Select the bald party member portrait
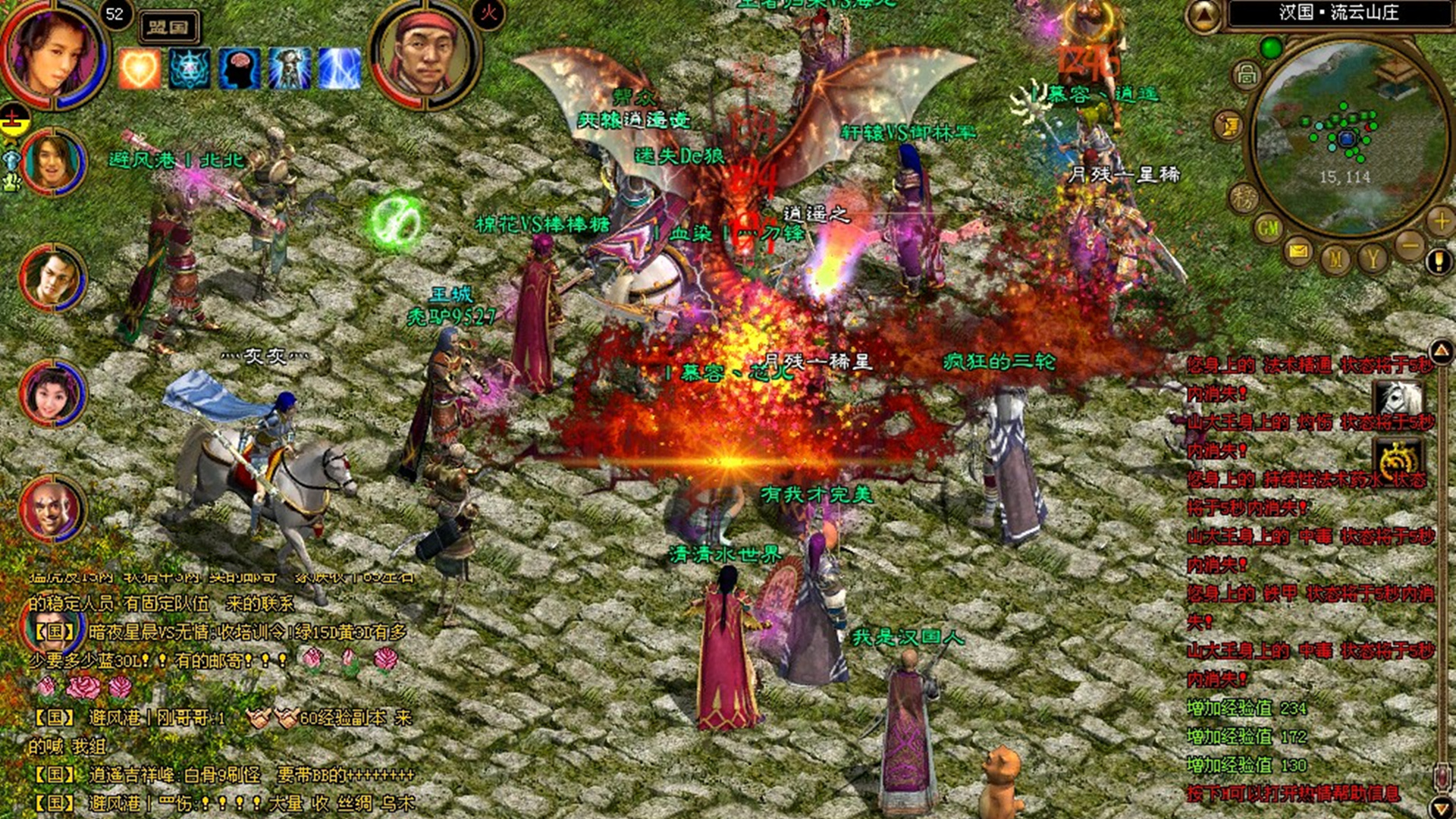 [52, 508]
